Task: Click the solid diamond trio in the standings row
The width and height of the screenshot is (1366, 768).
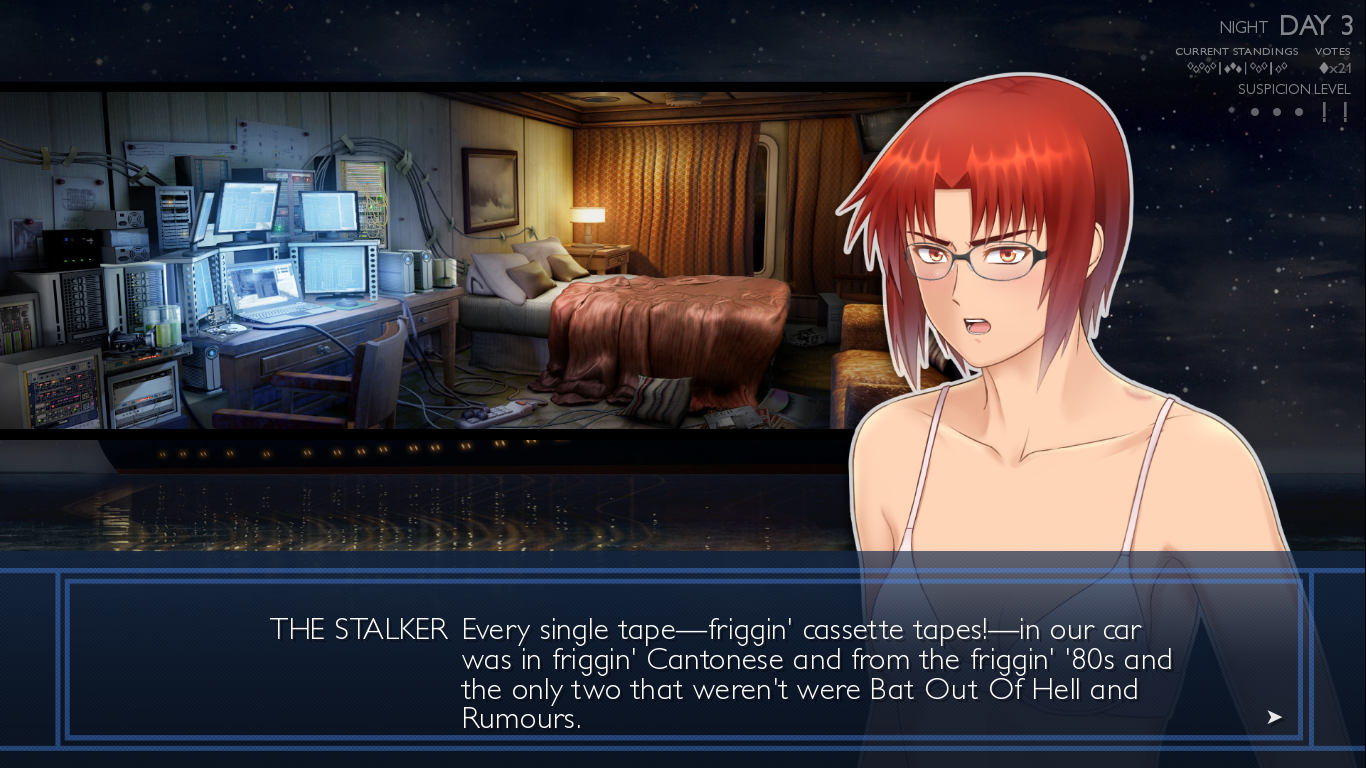Action: (1234, 68)
